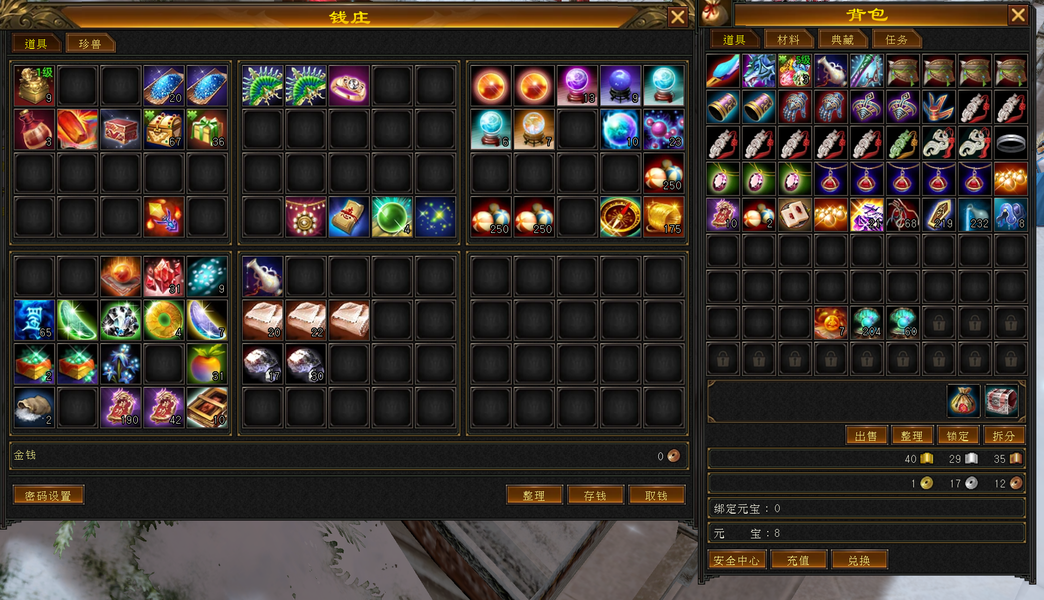Image resolution: width=1044 pixels, height=600 pixels.
Task: Open the 安全中心 security center
Action: click(x=738, y=560)
